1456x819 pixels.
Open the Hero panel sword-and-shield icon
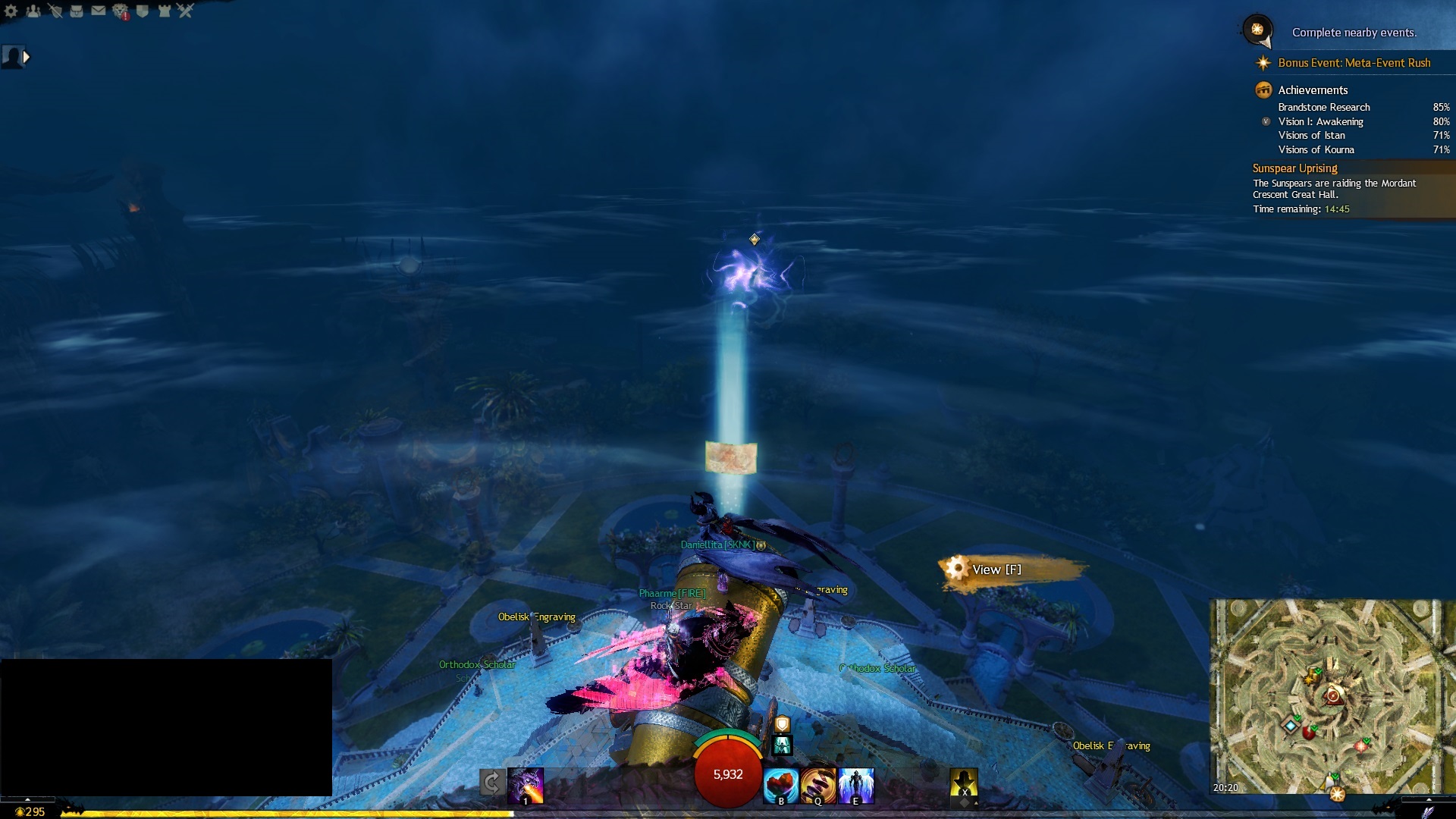tap(55, 11)
